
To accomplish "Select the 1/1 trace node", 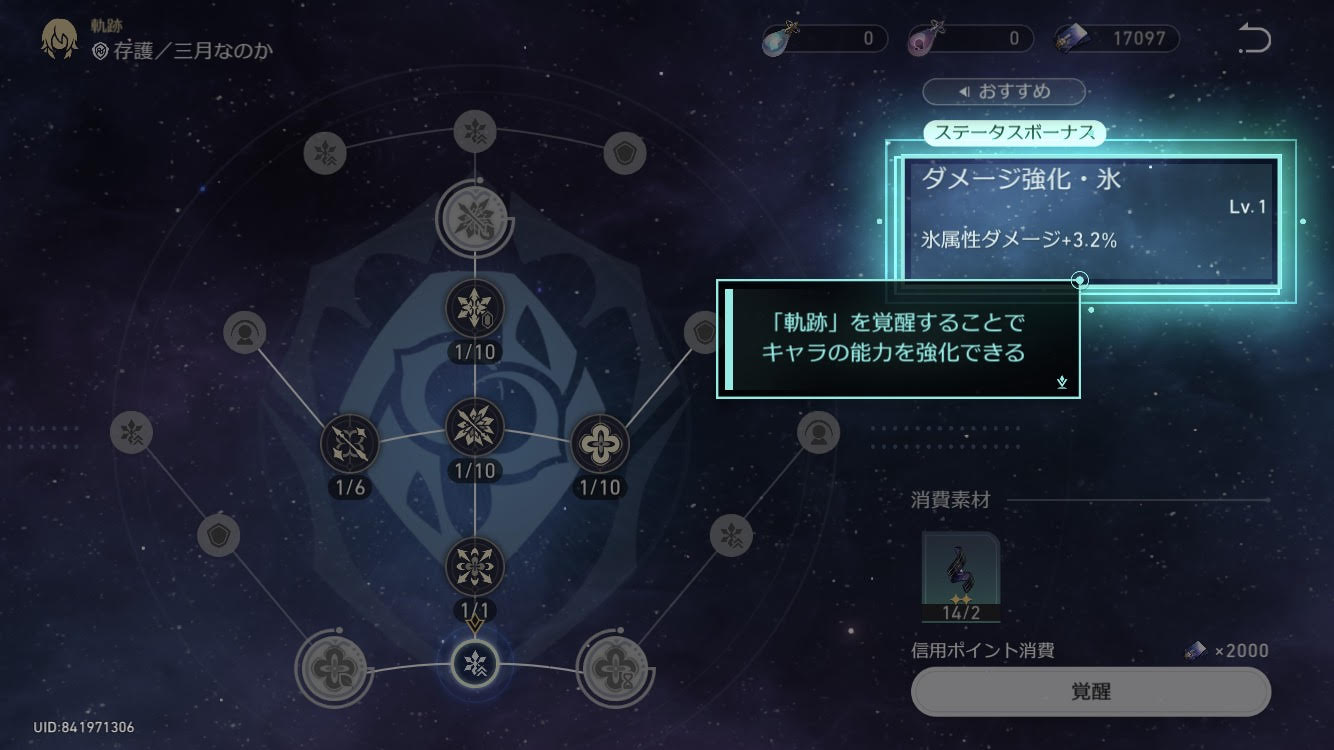I will coord(474,566).
